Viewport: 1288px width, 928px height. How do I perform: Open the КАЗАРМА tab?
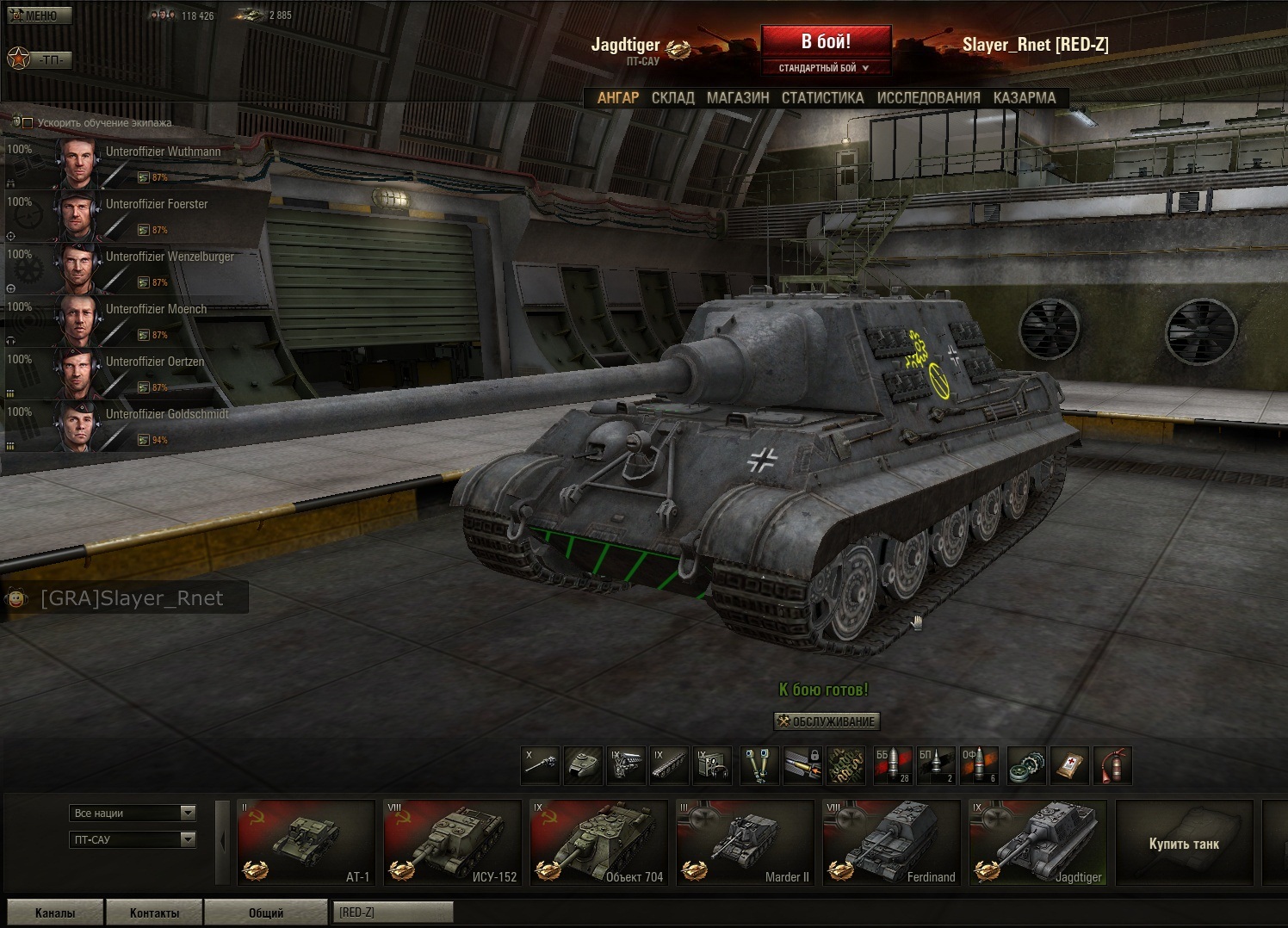(x=1024, y=98)
